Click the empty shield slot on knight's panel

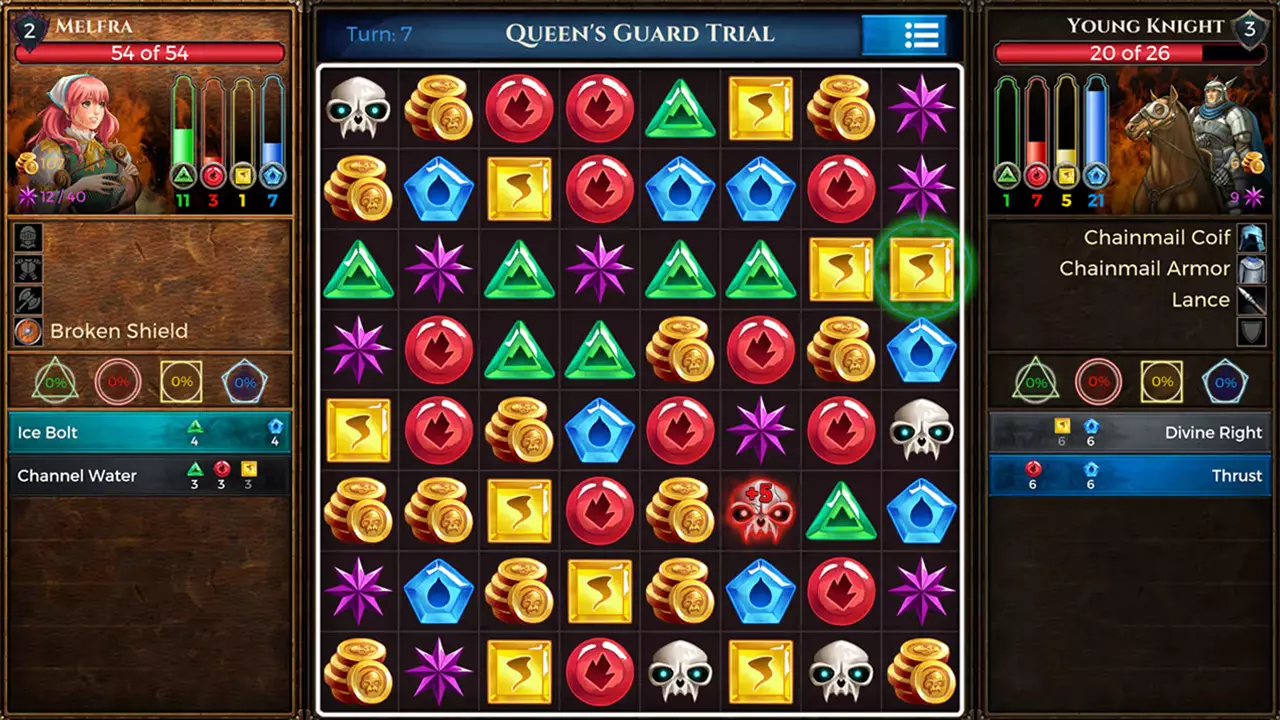click(1251, 330)
